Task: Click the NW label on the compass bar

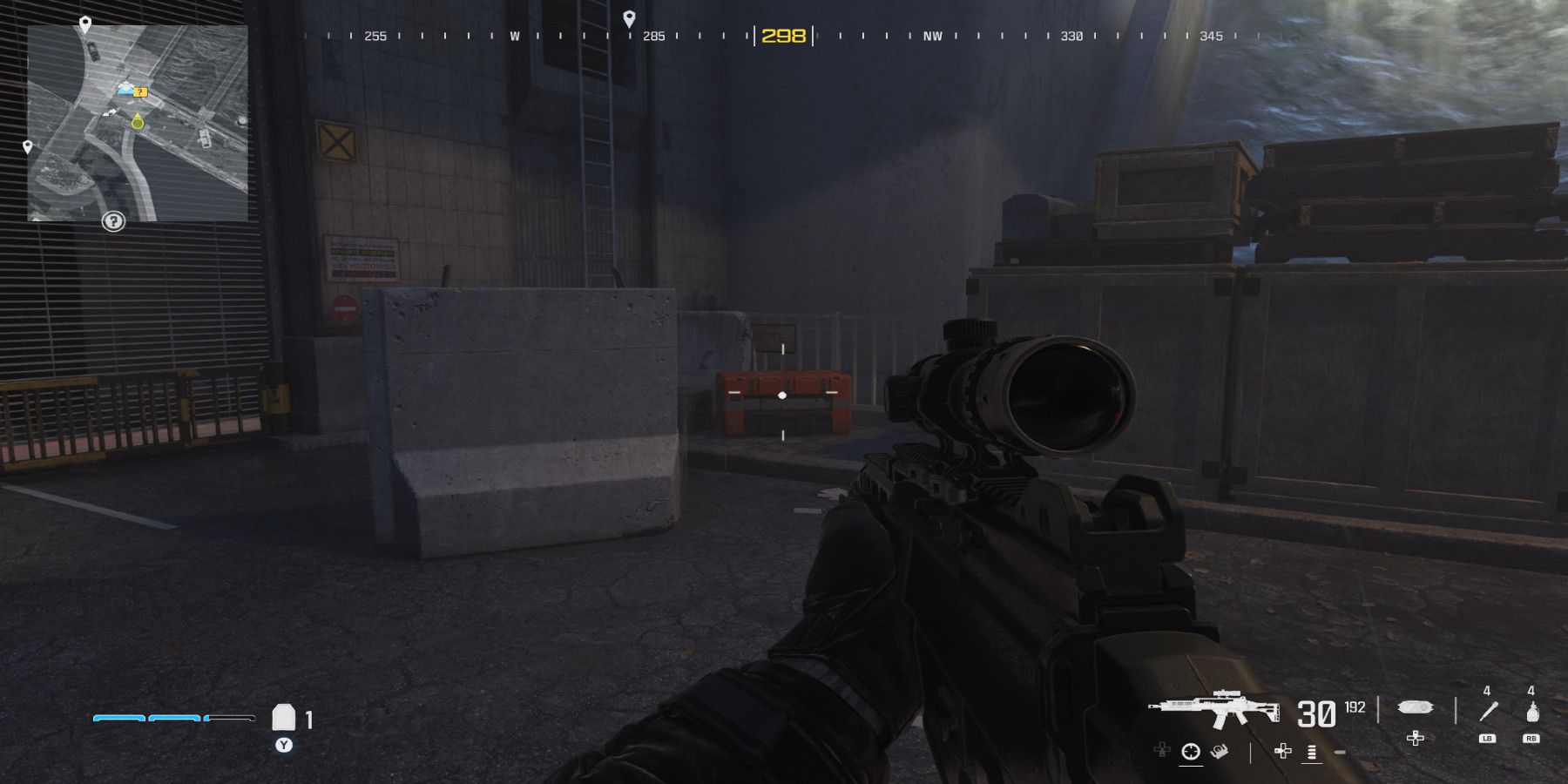Action: tap(931, 37)
